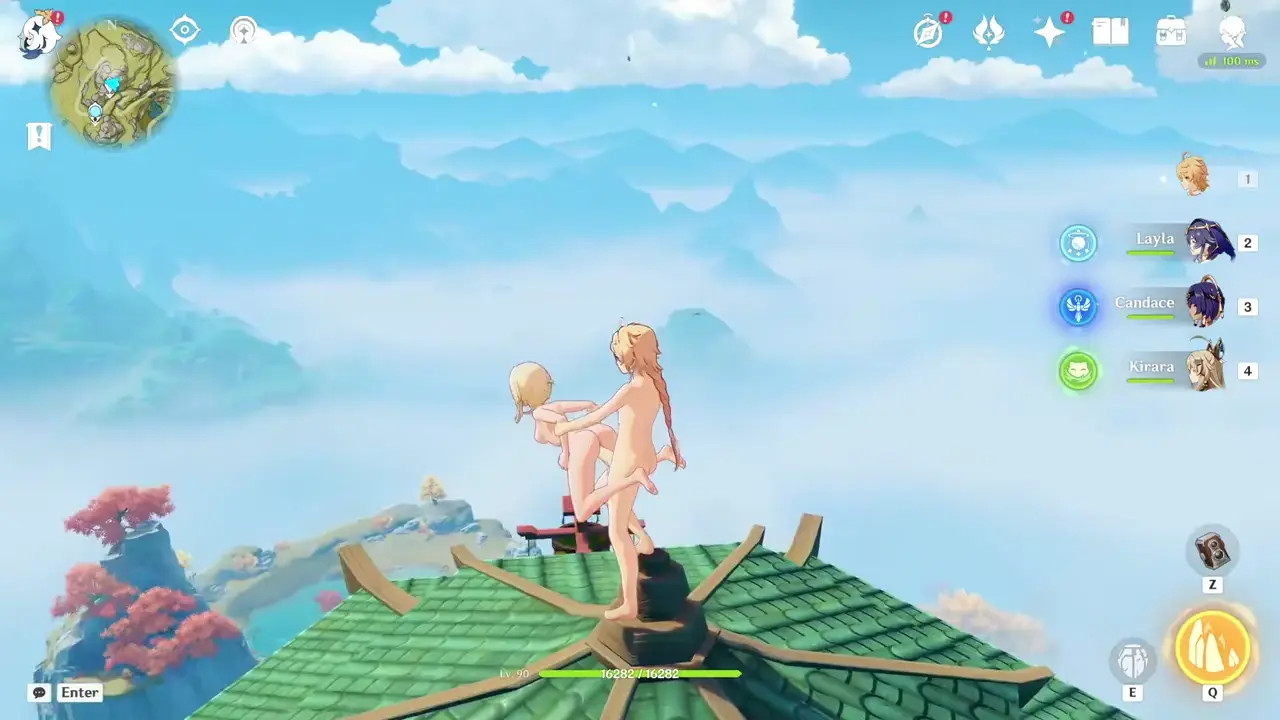Open the adventurer handbook book icon
The height and width of the screenshot is (720, 1280).
1110,32
